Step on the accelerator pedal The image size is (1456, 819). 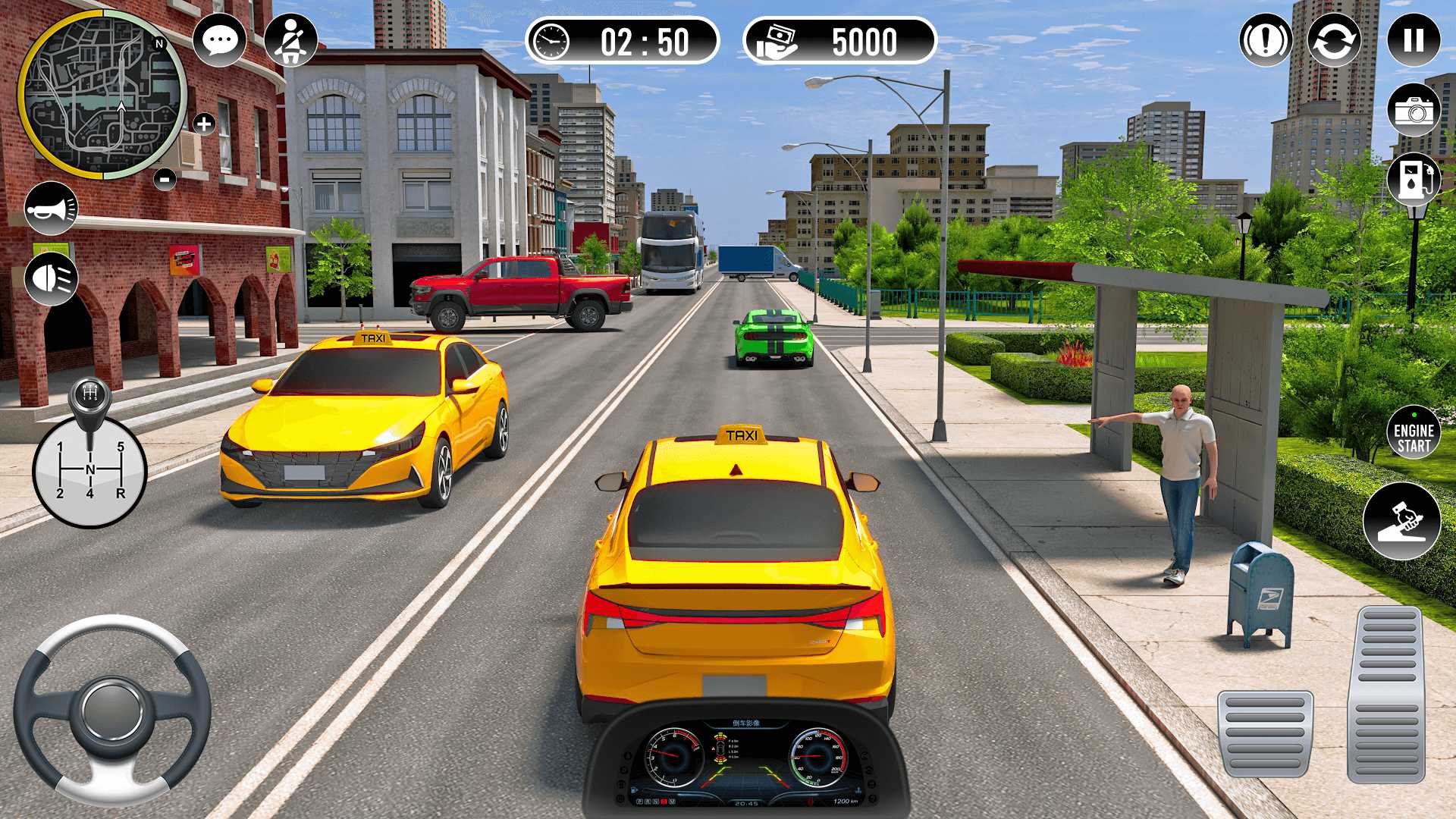click(1385, 694)
